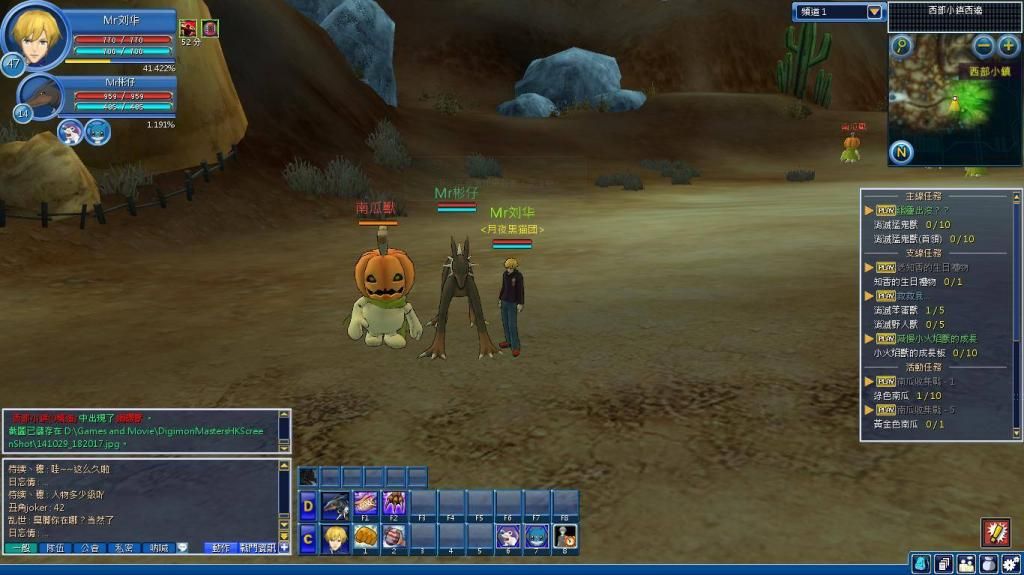
Task: Open the gear settings icon
Action: 1010,564
